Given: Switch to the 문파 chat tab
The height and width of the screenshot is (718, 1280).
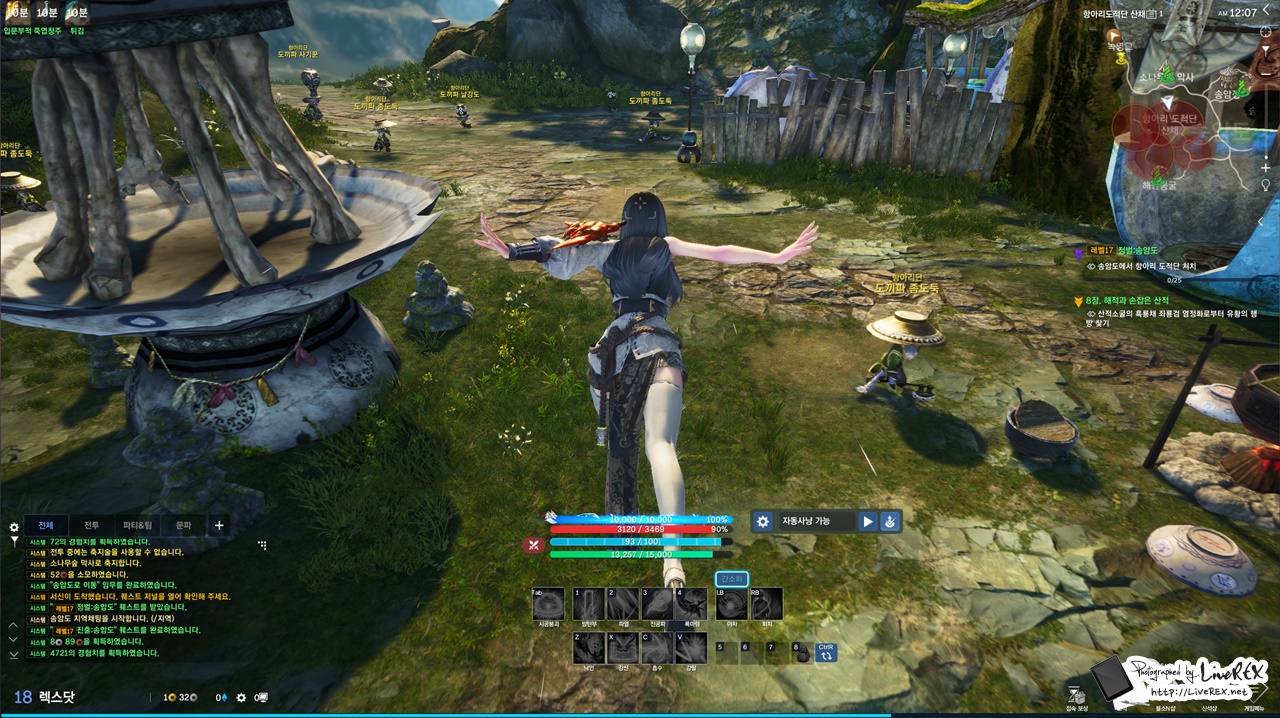Looking at the screenshot, I should [x=183, y=525].
